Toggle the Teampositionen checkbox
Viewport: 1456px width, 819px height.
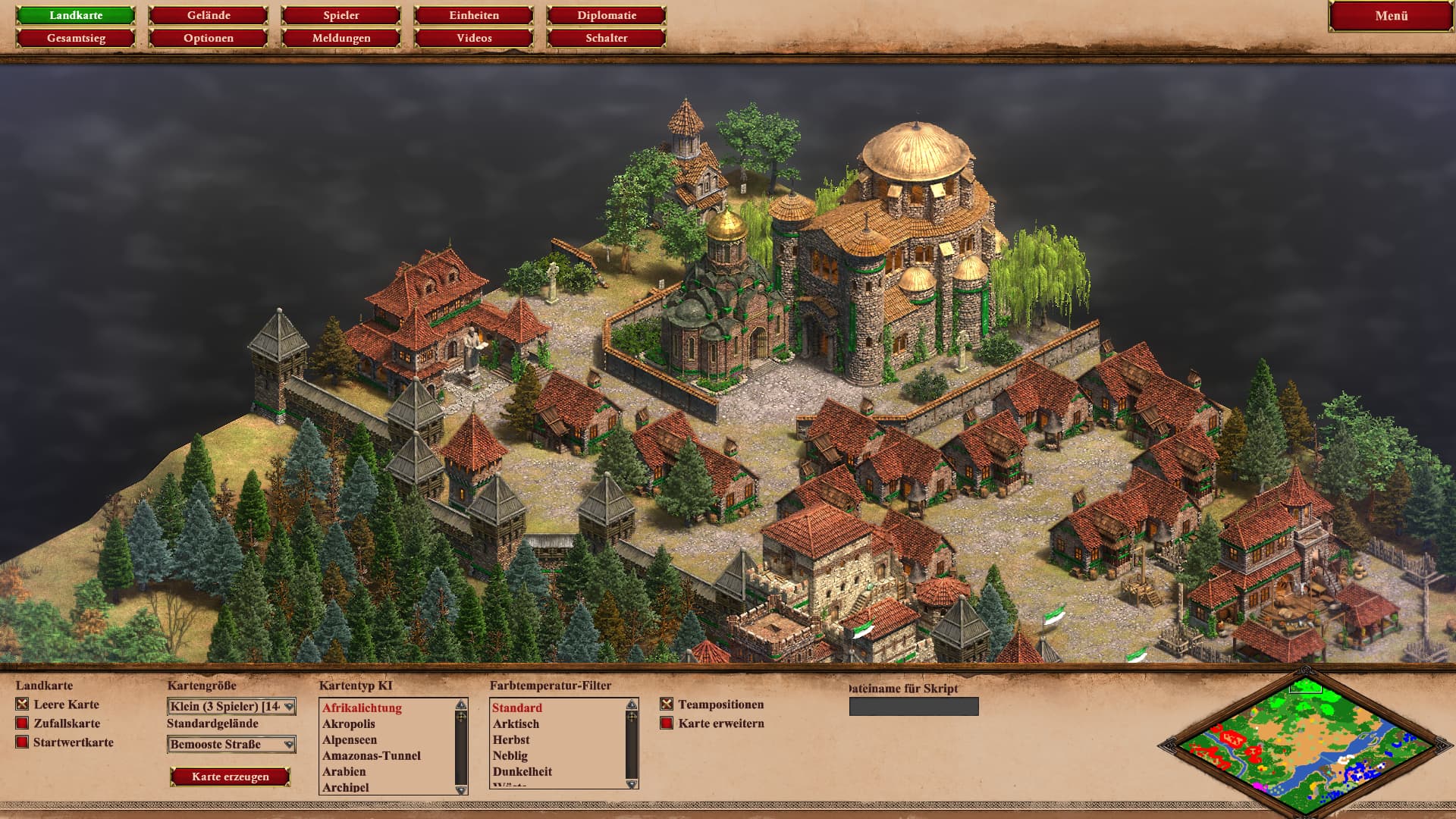667,704
